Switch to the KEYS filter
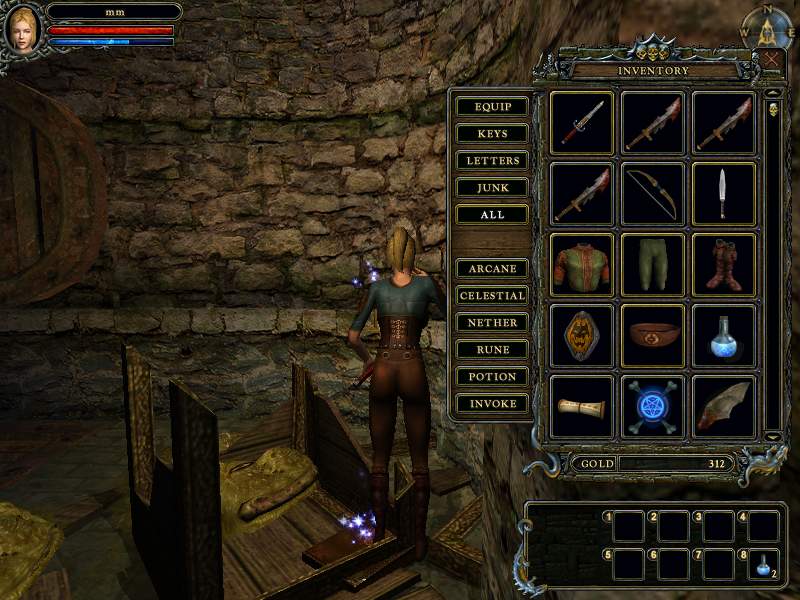Screen dimensions: 800x600 (x=492, y=134)
